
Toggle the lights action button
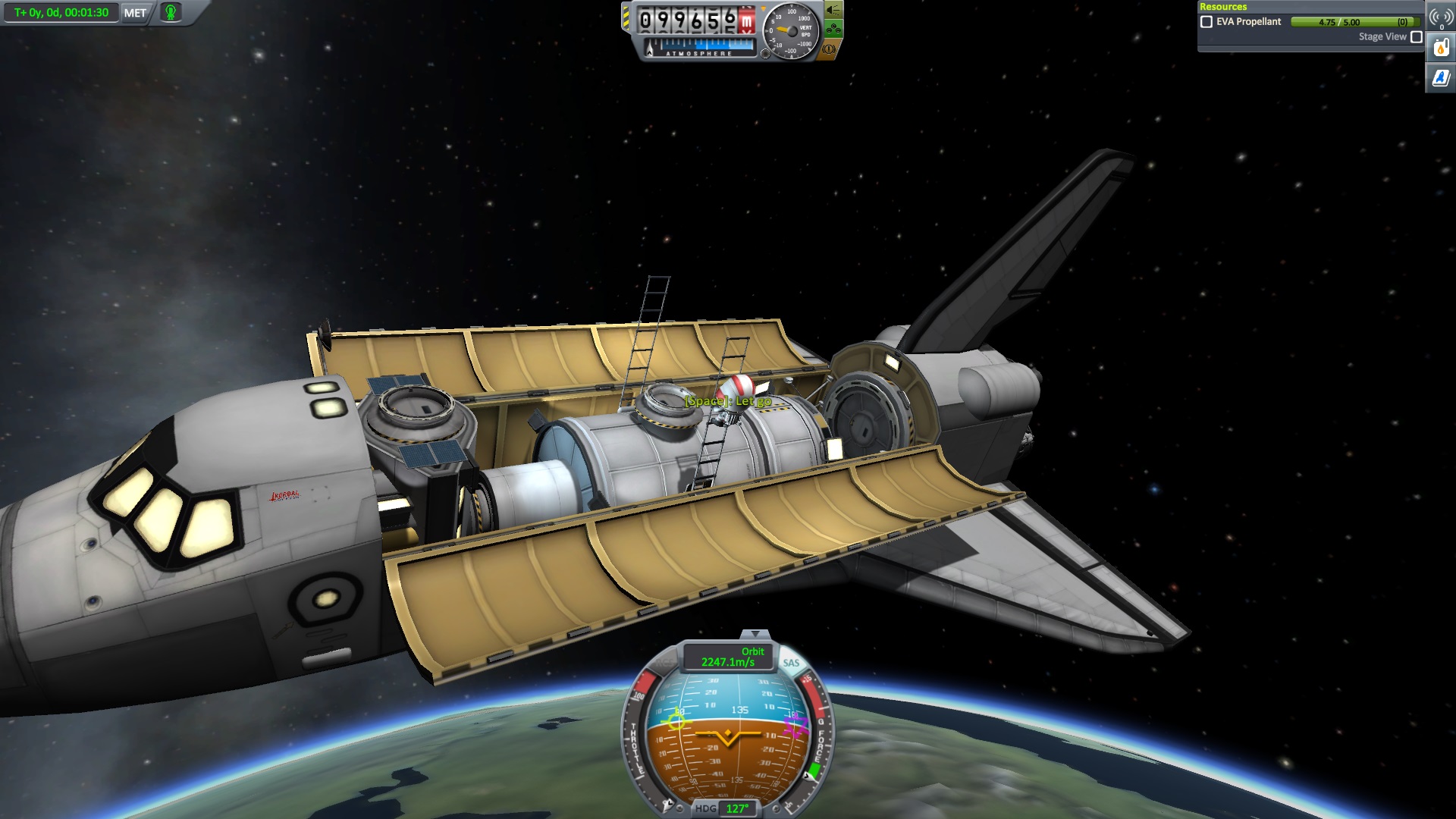[x=833, y=10]
